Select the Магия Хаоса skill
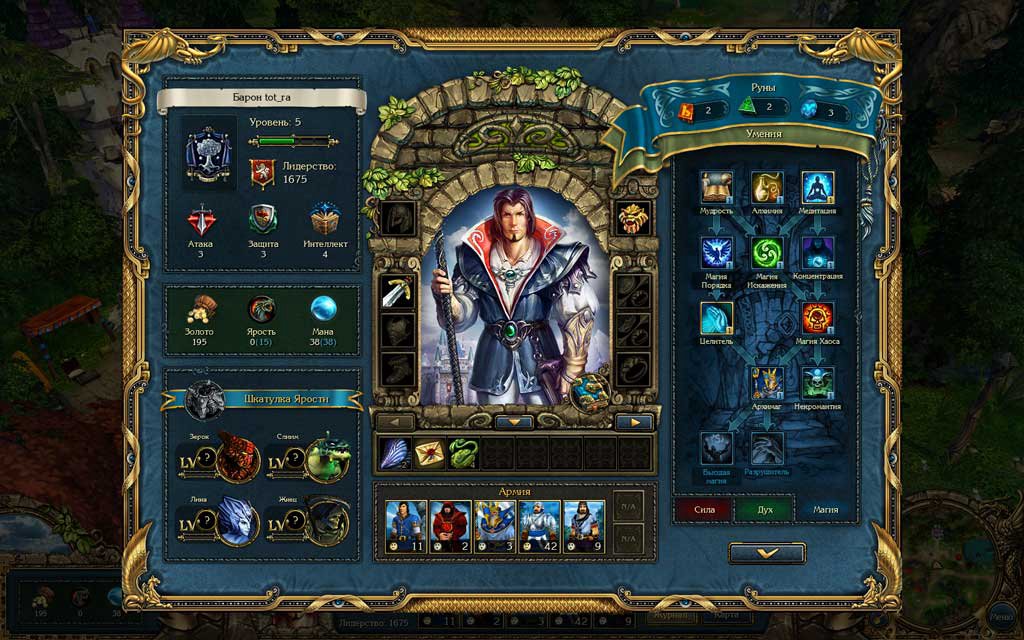This screenshot has width=1024, height=640. click(817, 318)
